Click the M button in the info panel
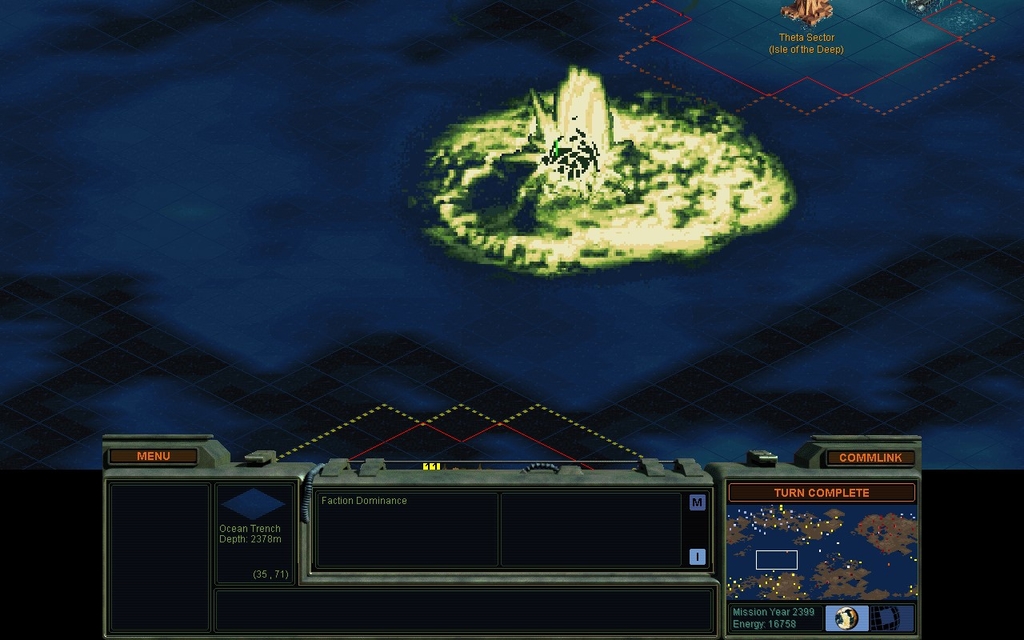 coord(697,502)
